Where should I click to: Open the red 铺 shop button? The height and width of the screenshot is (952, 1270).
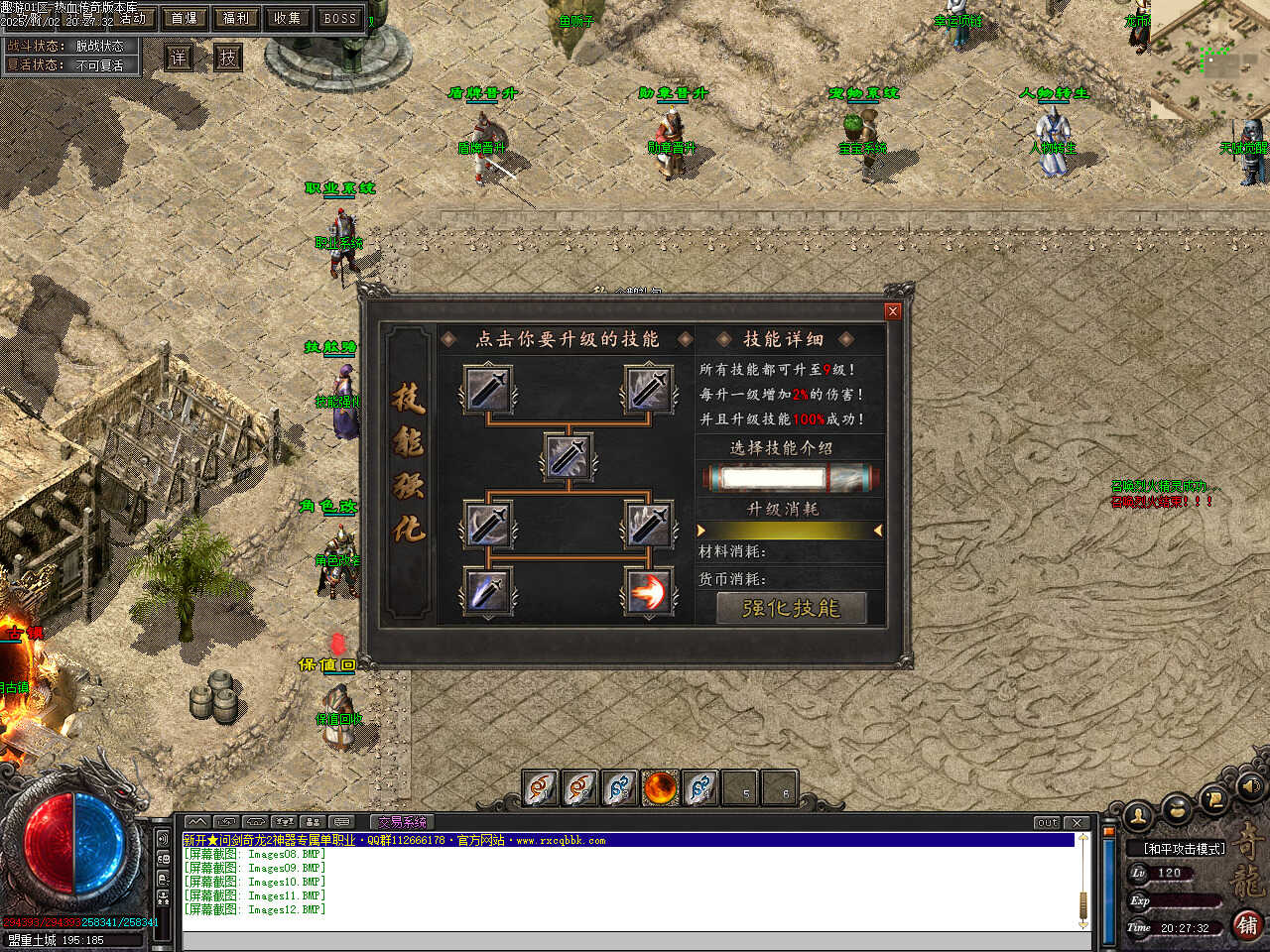click(1248, 924)
